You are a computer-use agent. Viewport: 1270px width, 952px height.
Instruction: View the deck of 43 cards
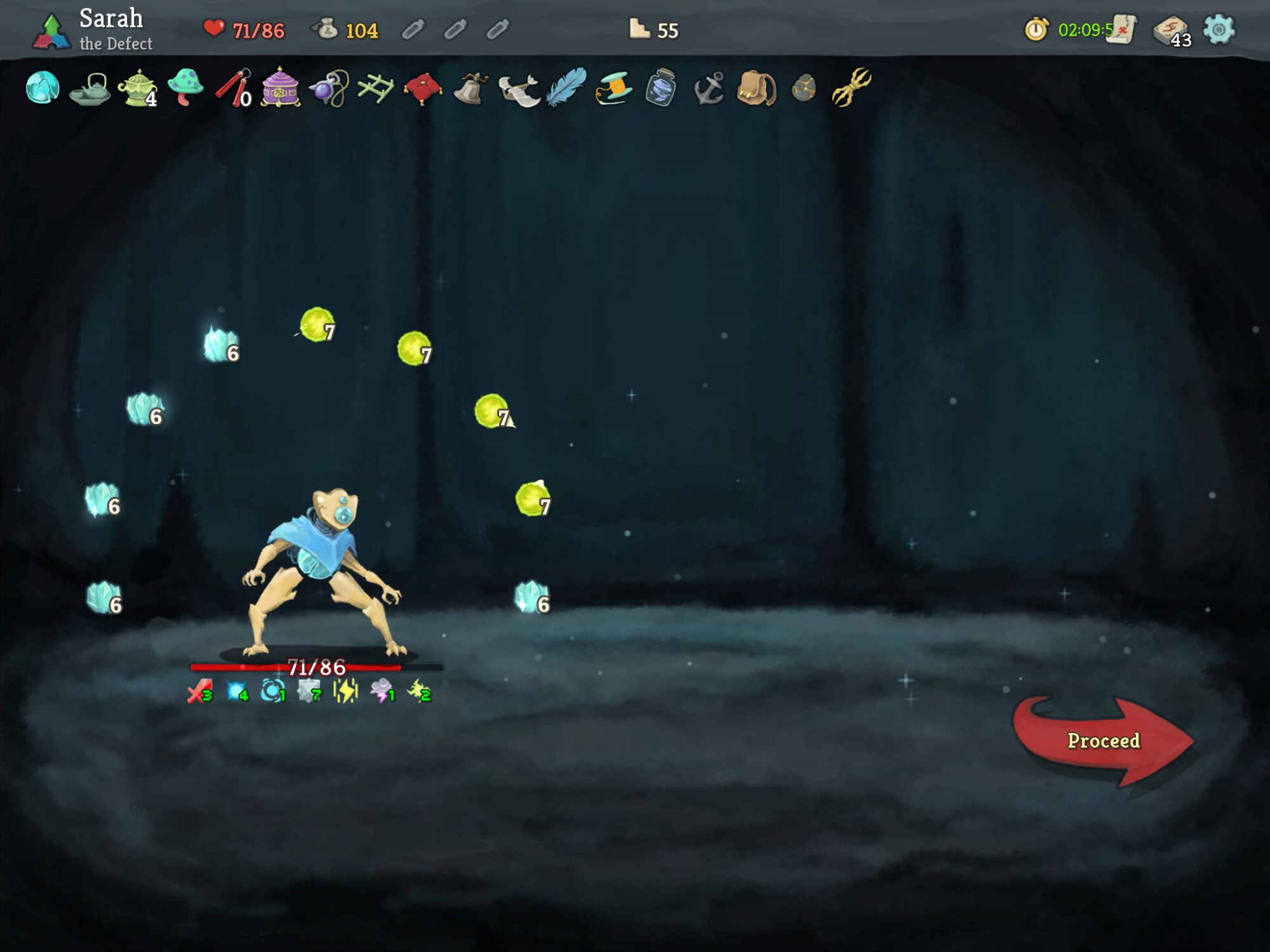[x=1170, y=31]
